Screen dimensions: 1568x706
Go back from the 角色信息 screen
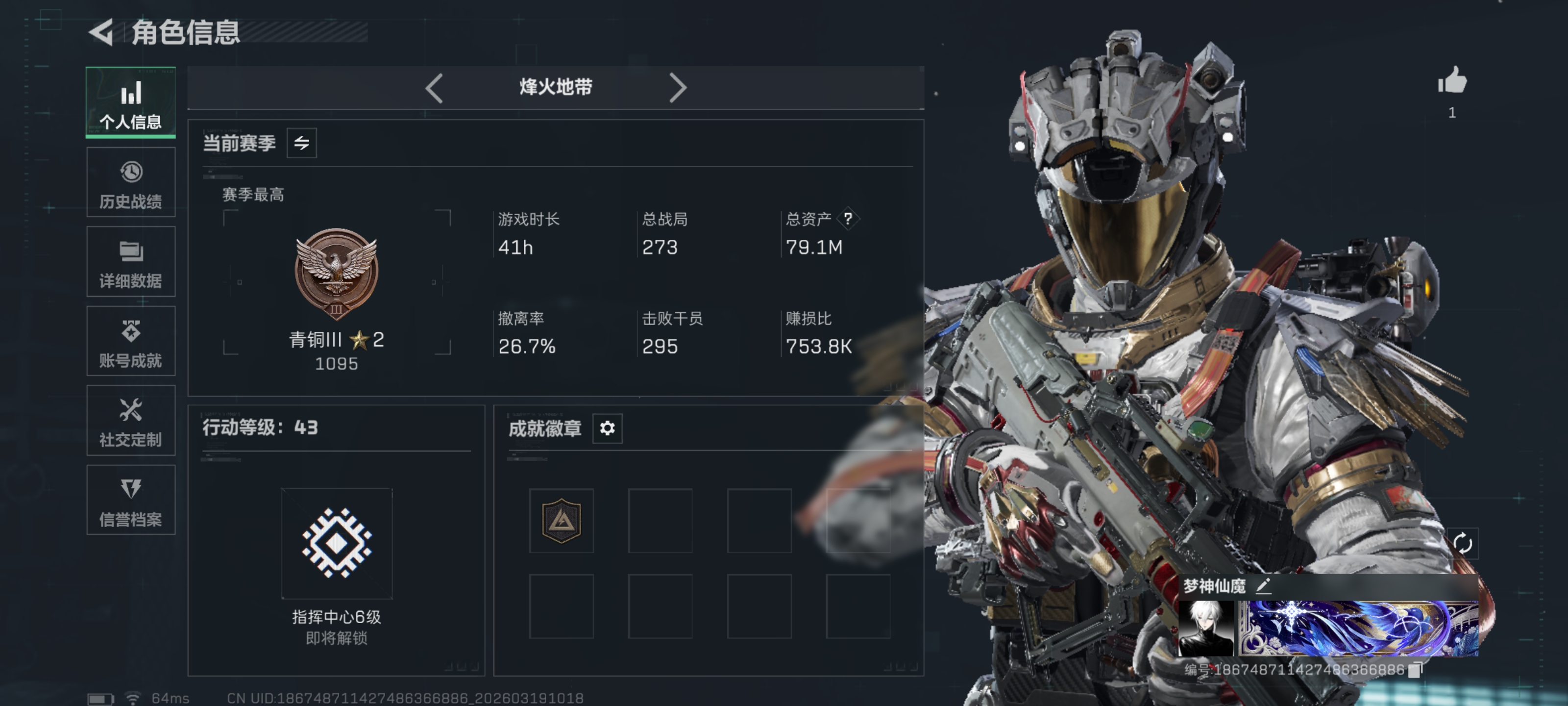(x=101, y=32)
